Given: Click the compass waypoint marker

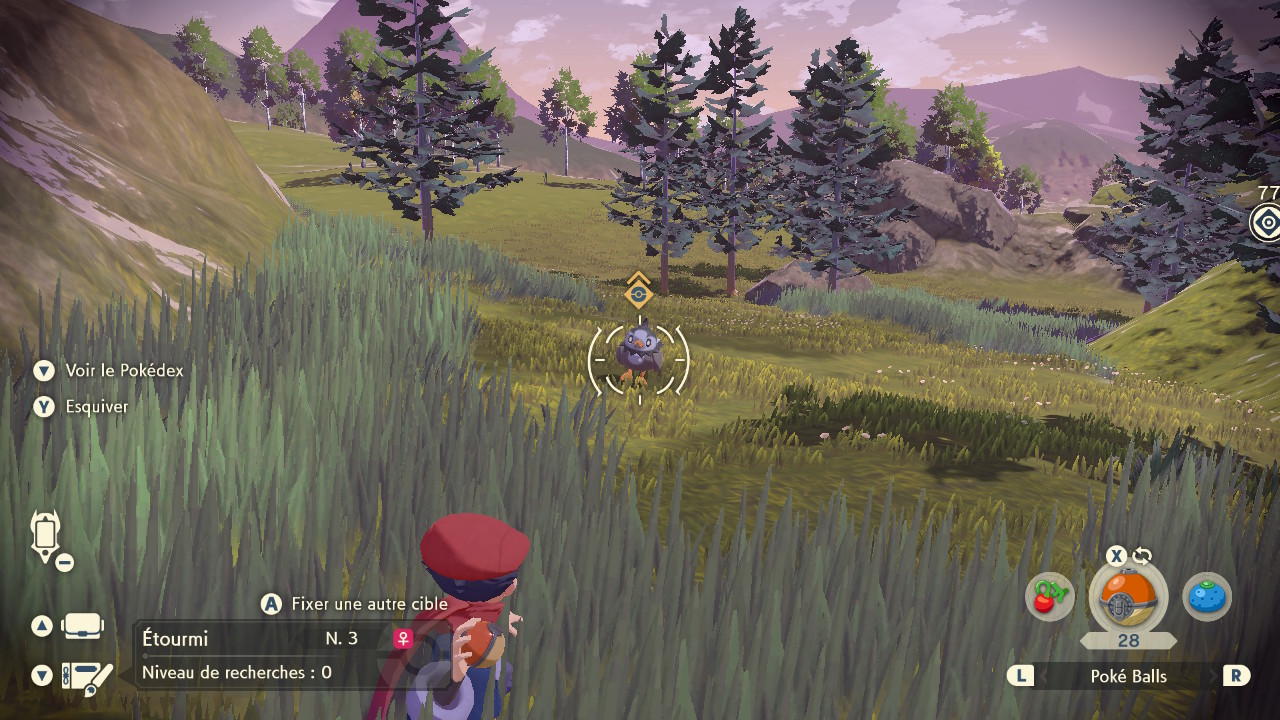Looking at the screenshot, I should (x=1266, y=221).
